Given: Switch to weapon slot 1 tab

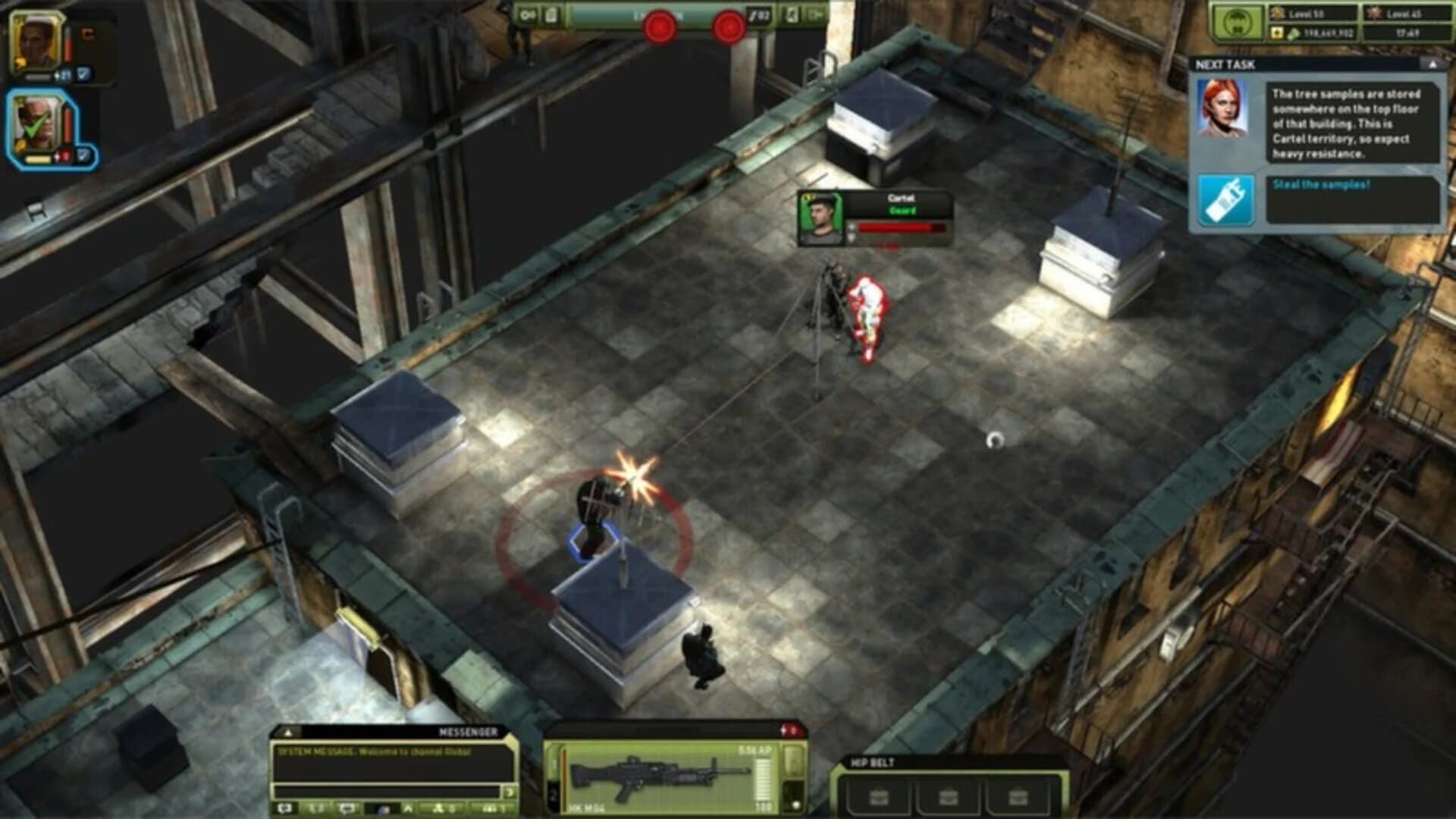Looking at the screenshot, I should [x=554, y=763].
